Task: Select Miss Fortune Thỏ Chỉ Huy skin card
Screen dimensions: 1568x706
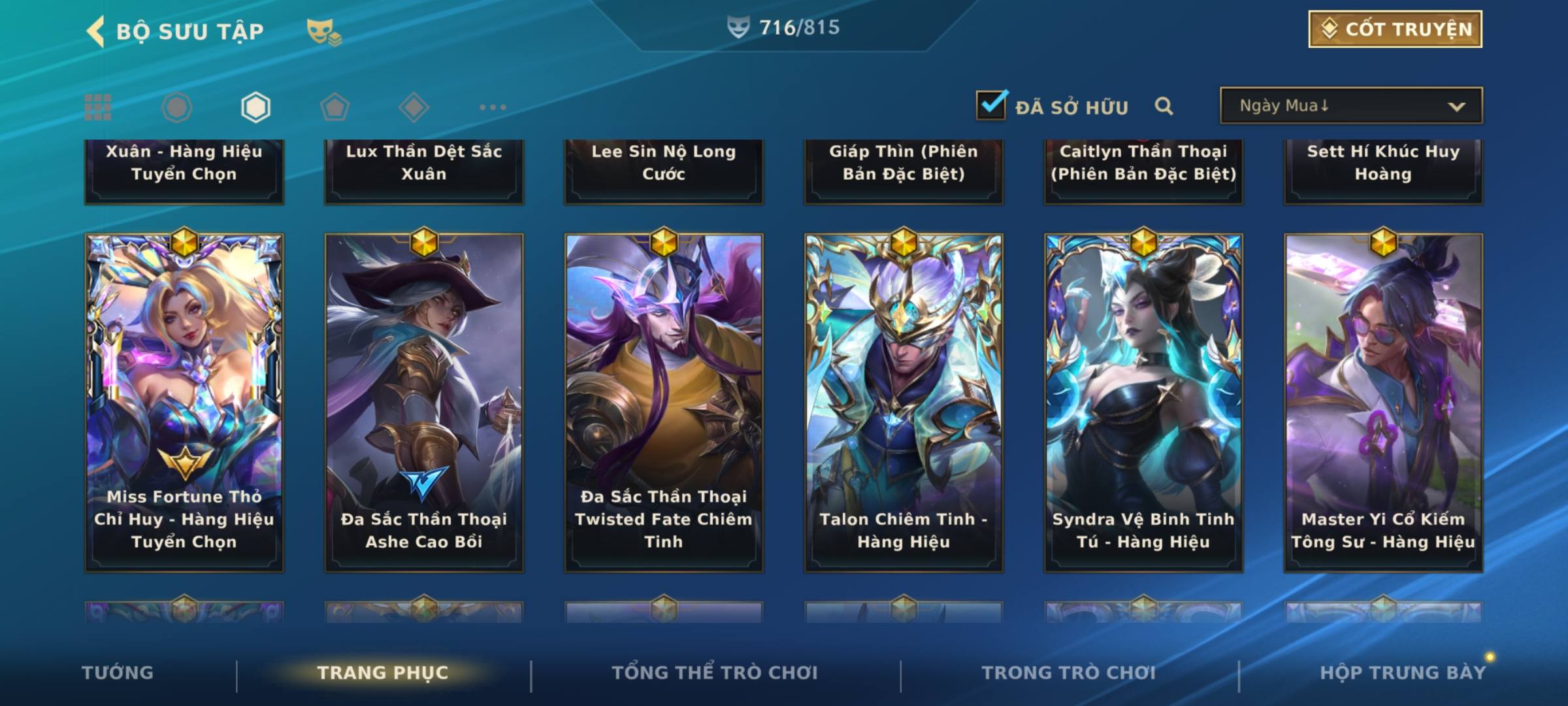Action: click(184, 402)
